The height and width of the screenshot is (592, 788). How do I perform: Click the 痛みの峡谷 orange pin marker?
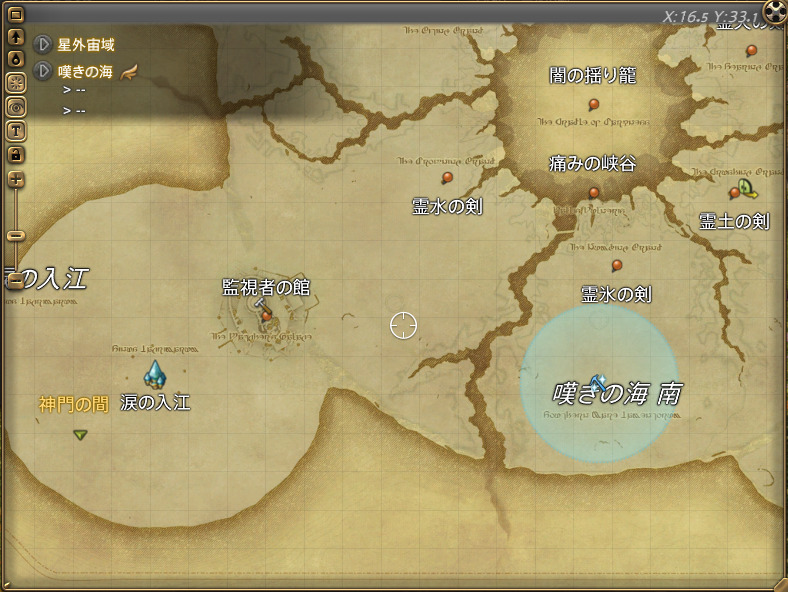594,192
